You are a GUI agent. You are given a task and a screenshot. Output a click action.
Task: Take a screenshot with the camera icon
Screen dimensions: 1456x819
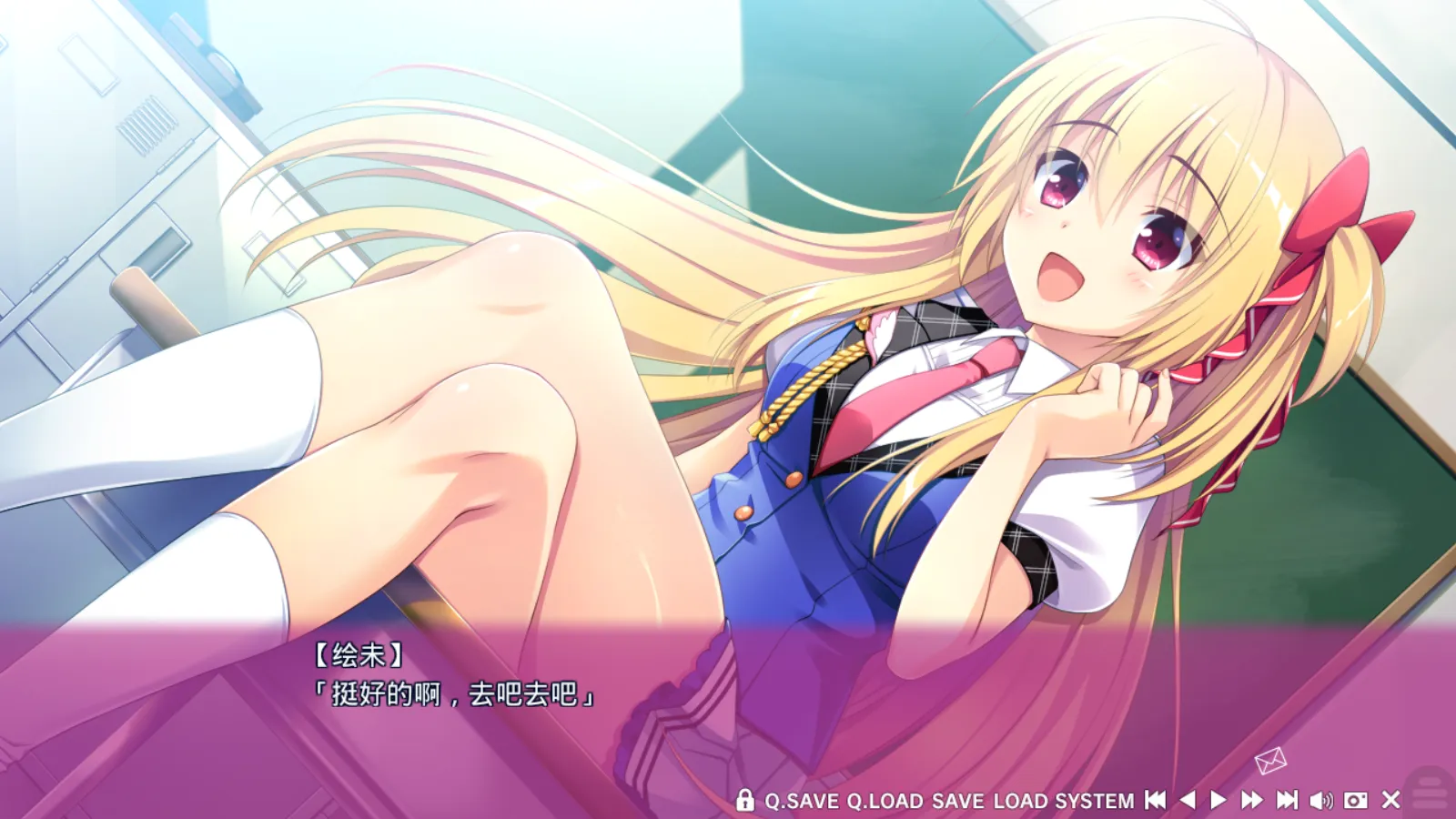pyautogui.click(x=1356, y=800)
